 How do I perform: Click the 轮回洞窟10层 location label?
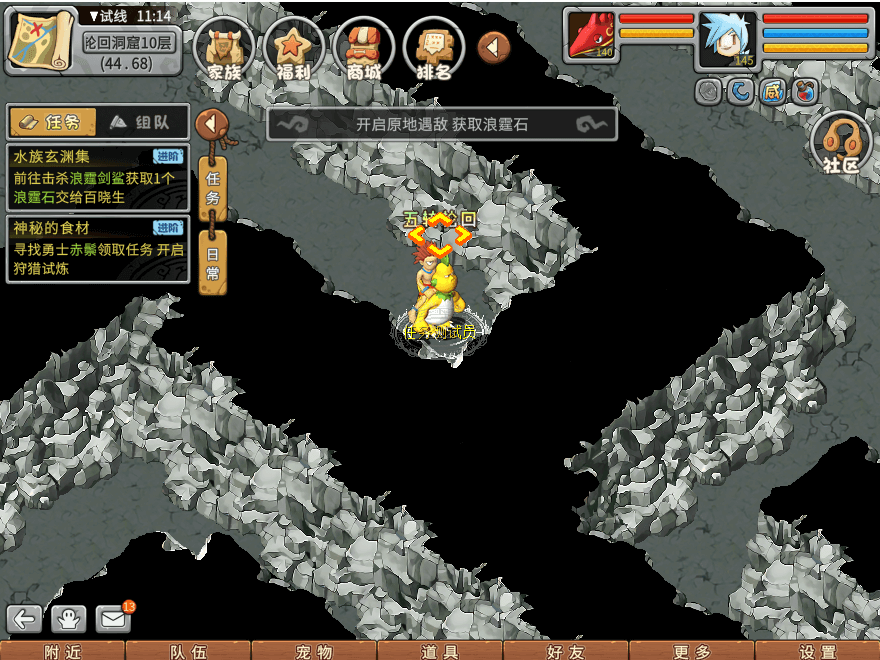coord(130,42)
